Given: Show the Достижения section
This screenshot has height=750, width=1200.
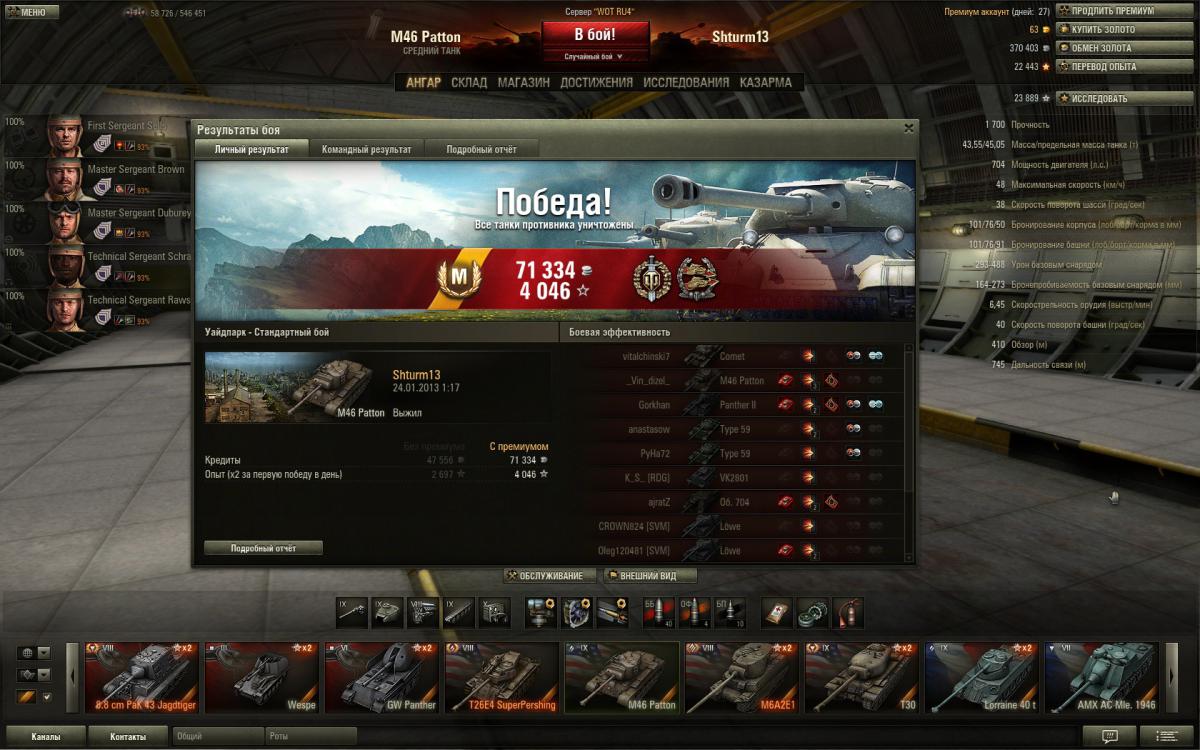Looking at the screenshot, I should [596, 83].
